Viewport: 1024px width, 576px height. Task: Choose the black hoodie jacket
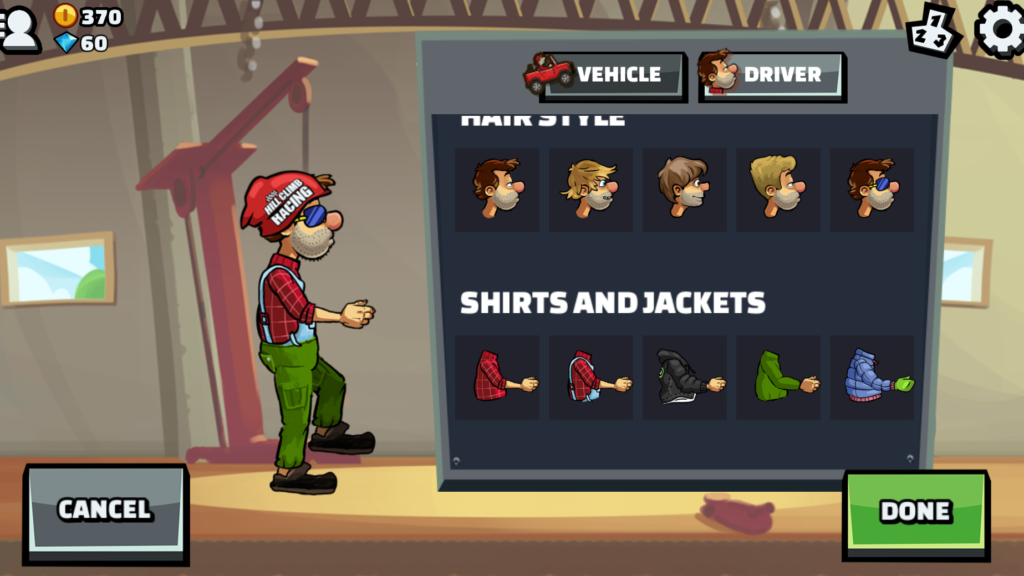tap(684, 377)
